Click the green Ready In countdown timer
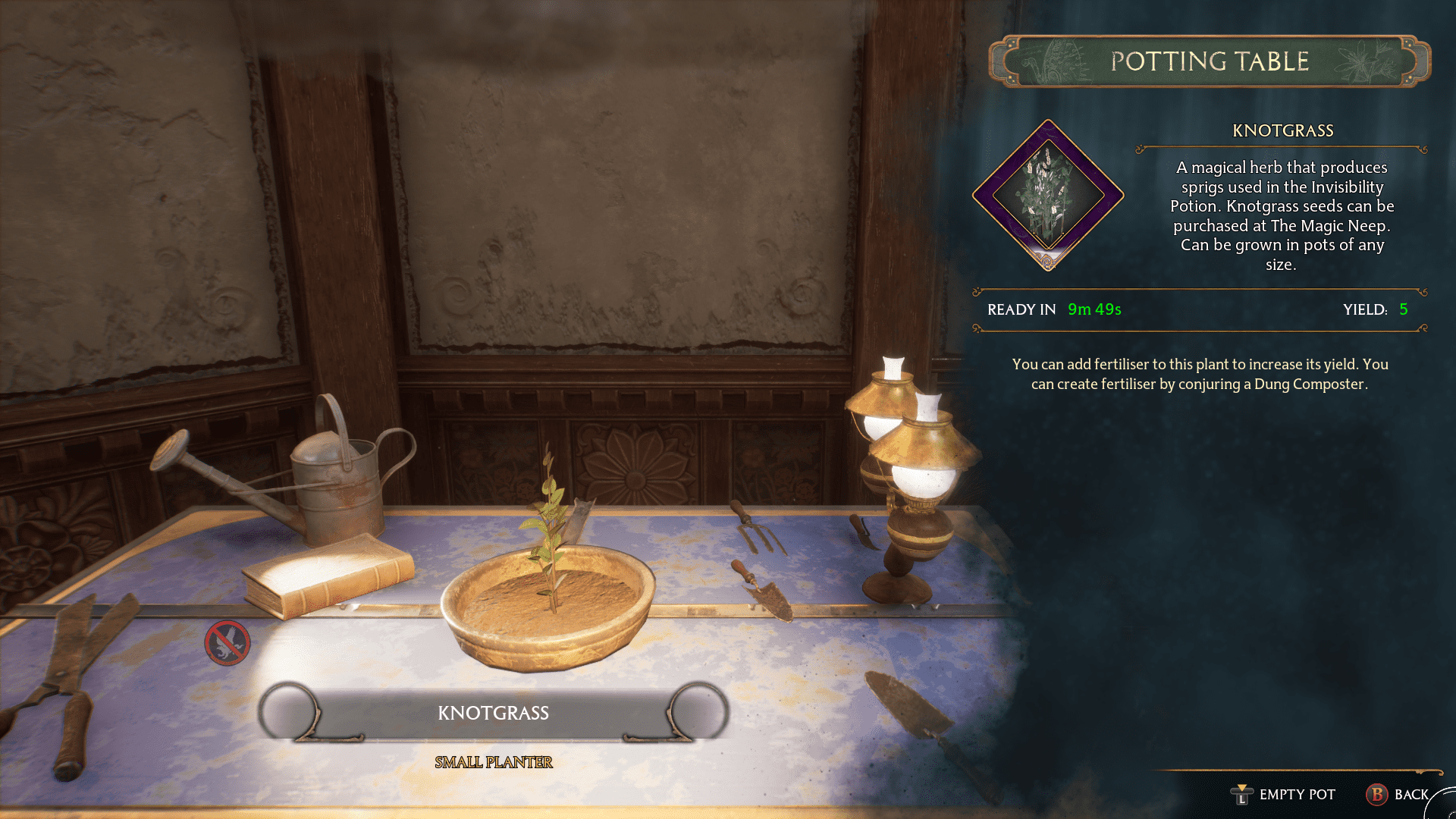The width and height of the screenshot is (1456, 819). [x=1094, y=309]
